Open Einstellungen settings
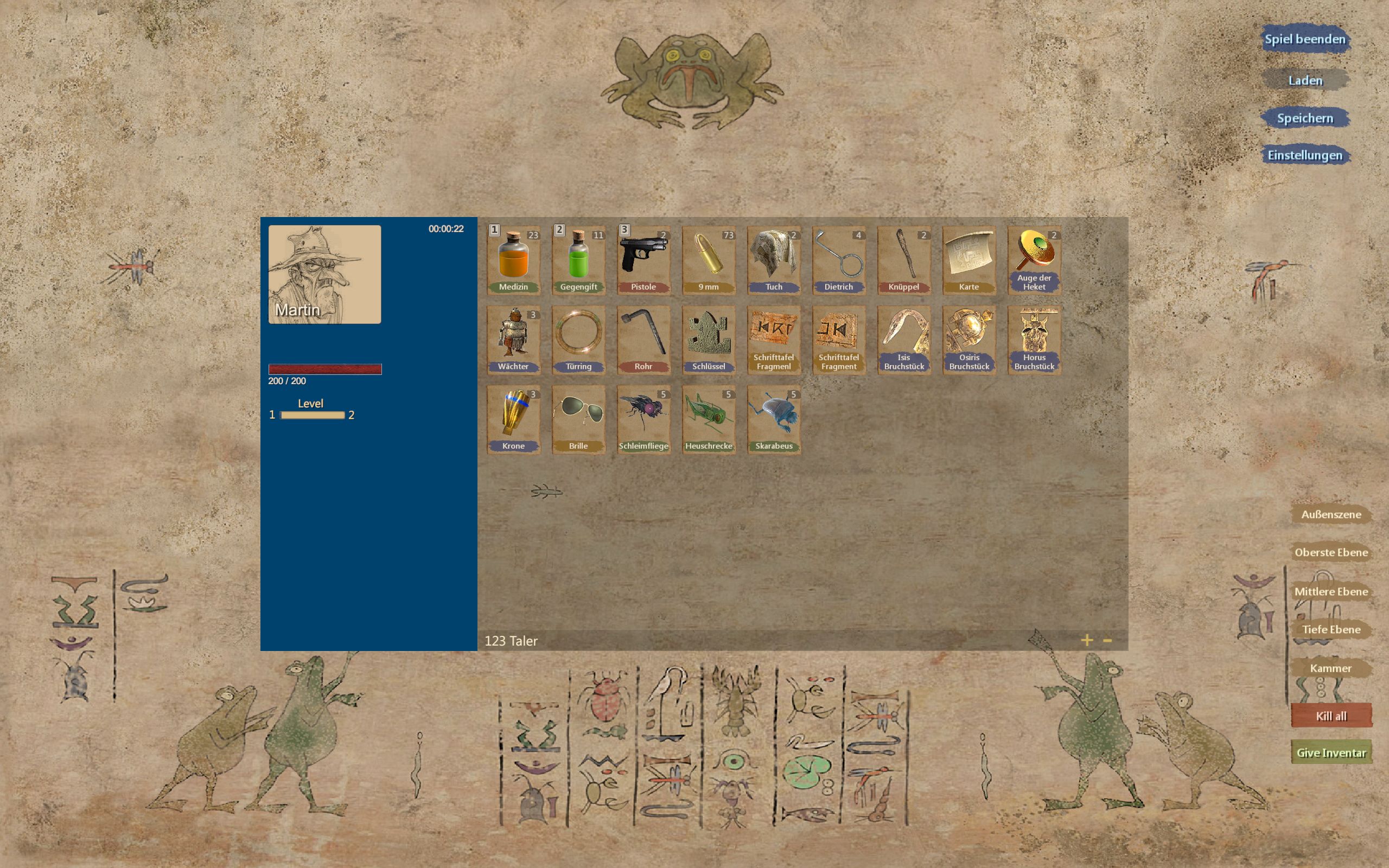This screenshot has height=868, width=1389. tap(1304, 155)
